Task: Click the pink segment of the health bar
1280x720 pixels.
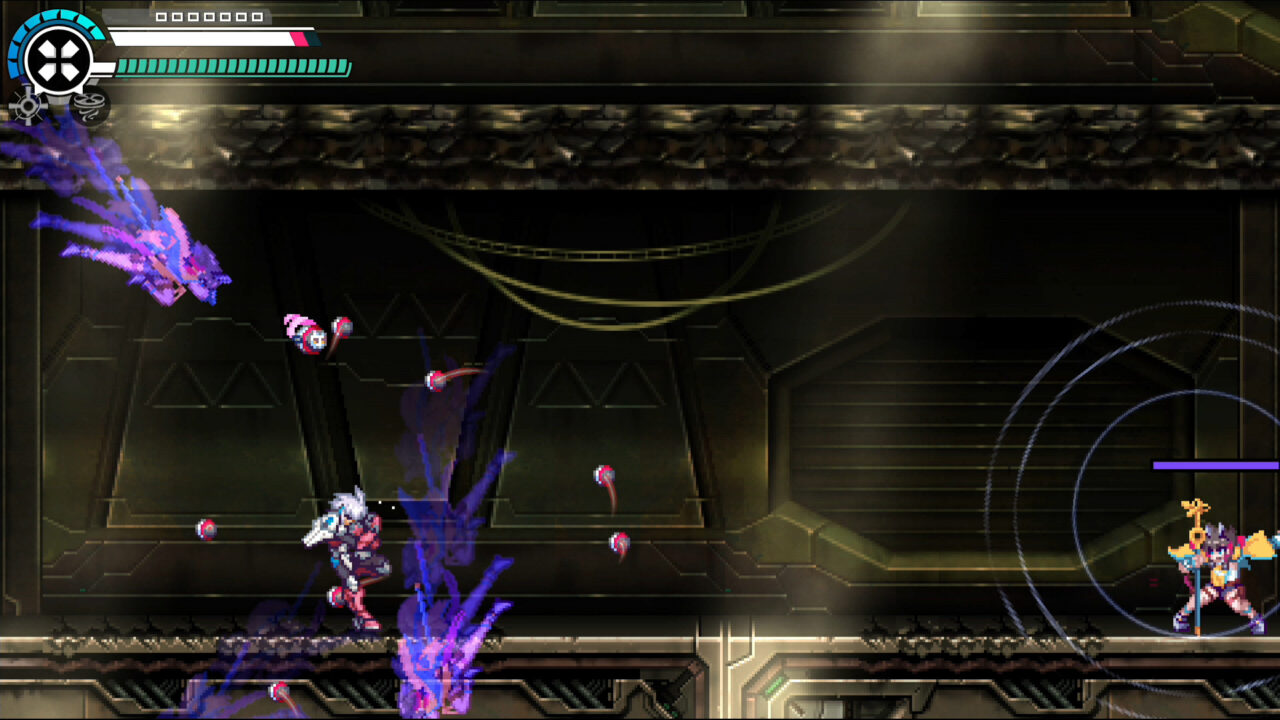Action: (297, 38)
